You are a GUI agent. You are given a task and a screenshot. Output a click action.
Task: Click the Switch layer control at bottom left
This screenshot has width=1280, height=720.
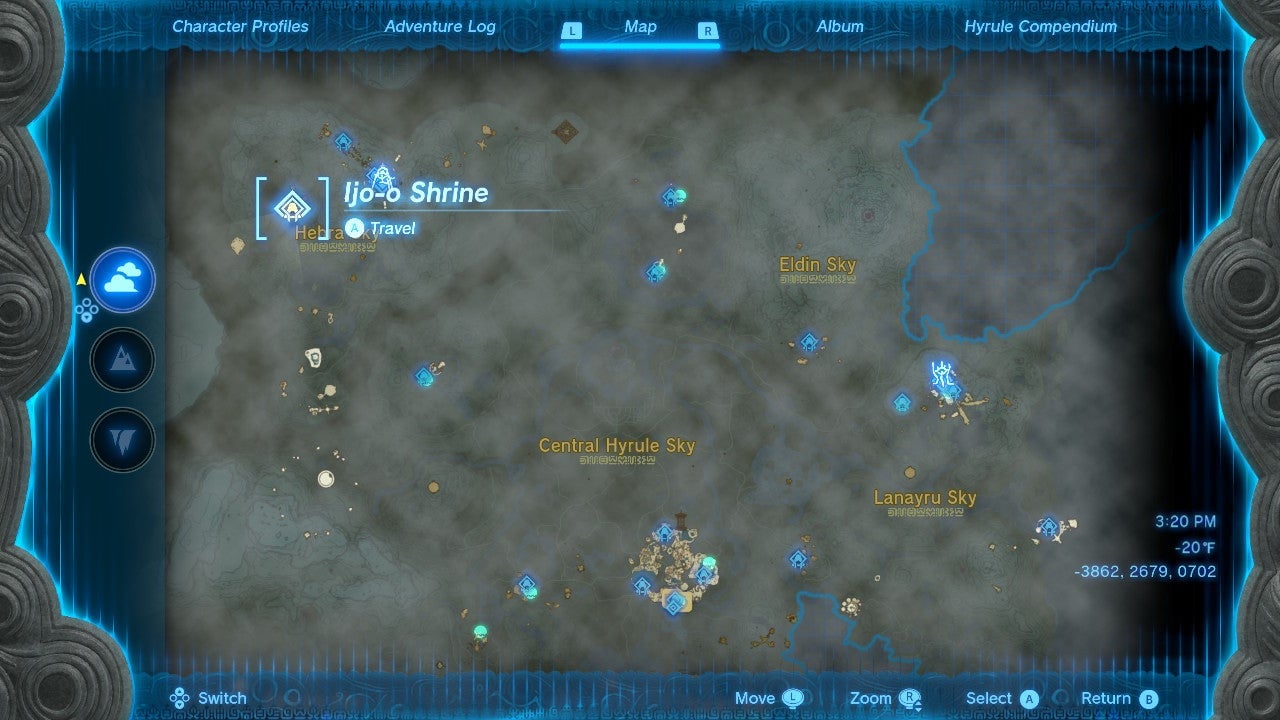[x=211, y=698]
